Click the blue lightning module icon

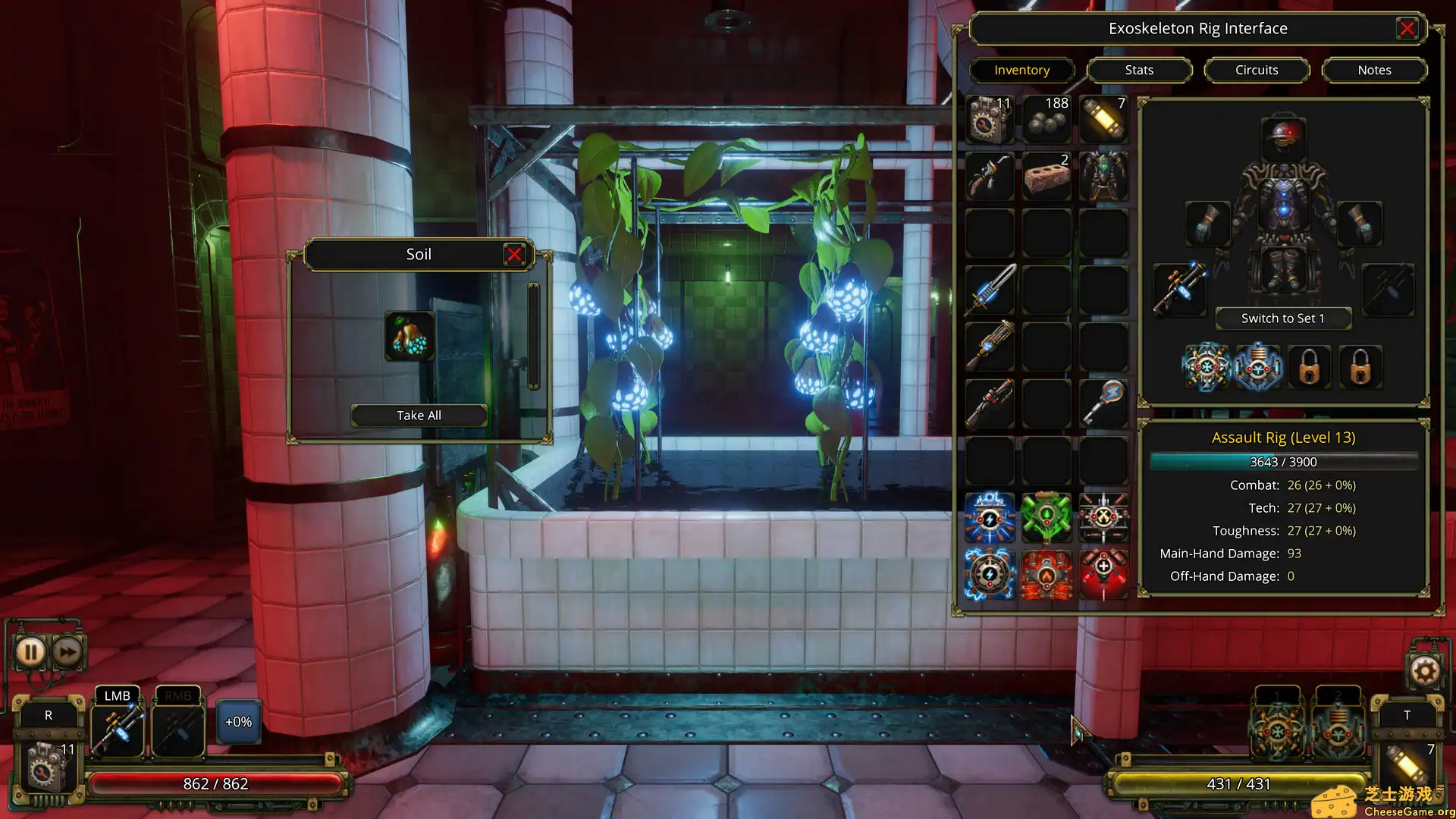[x=990, y=517]
